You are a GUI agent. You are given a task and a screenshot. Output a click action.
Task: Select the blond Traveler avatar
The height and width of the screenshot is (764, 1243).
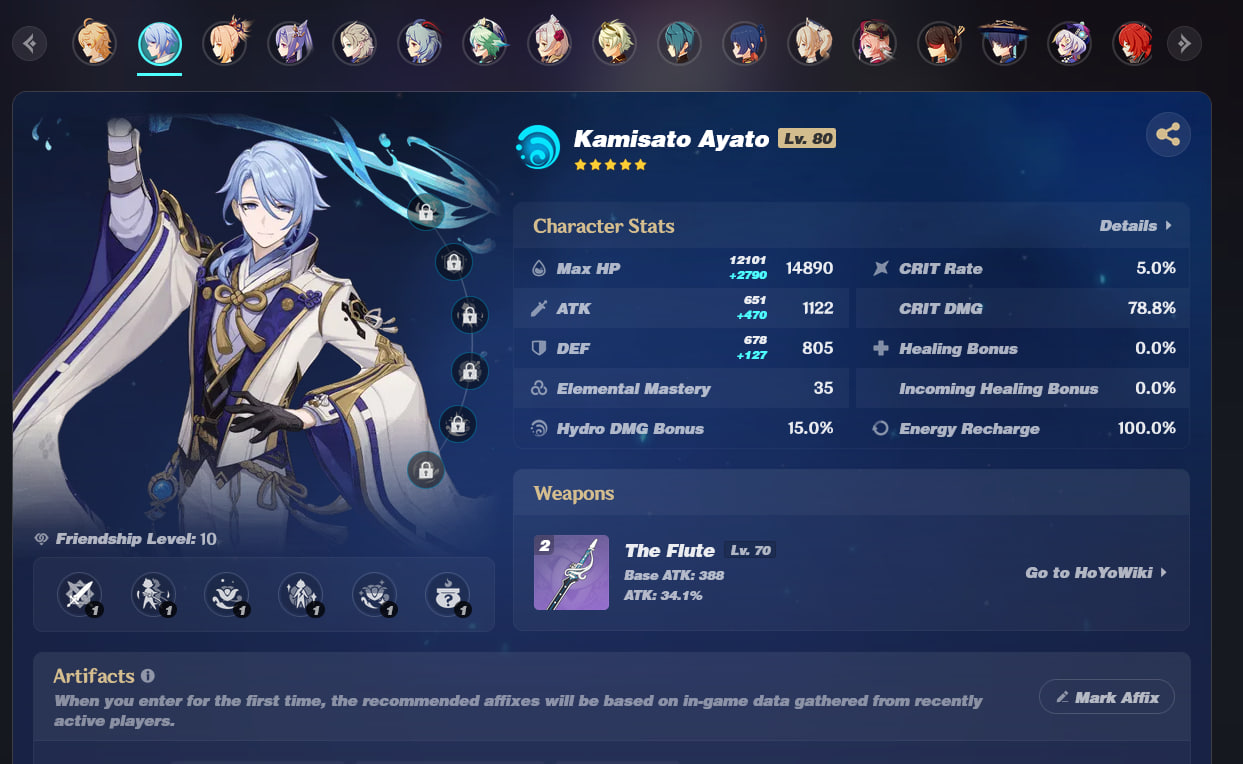coord(95,43)
